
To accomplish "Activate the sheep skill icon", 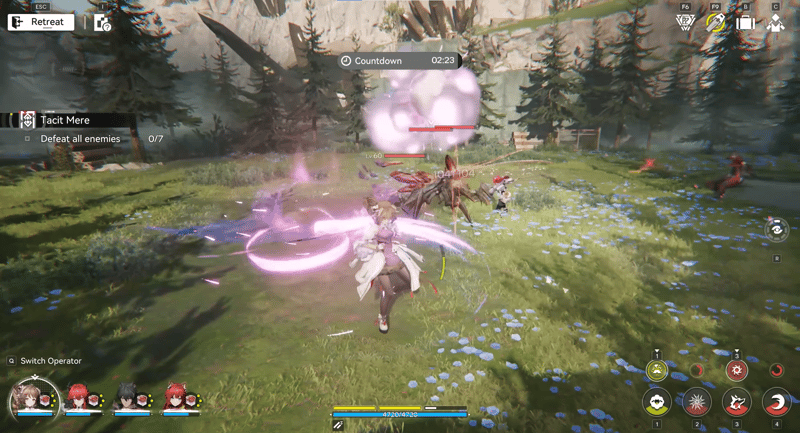I will (656, 404).
